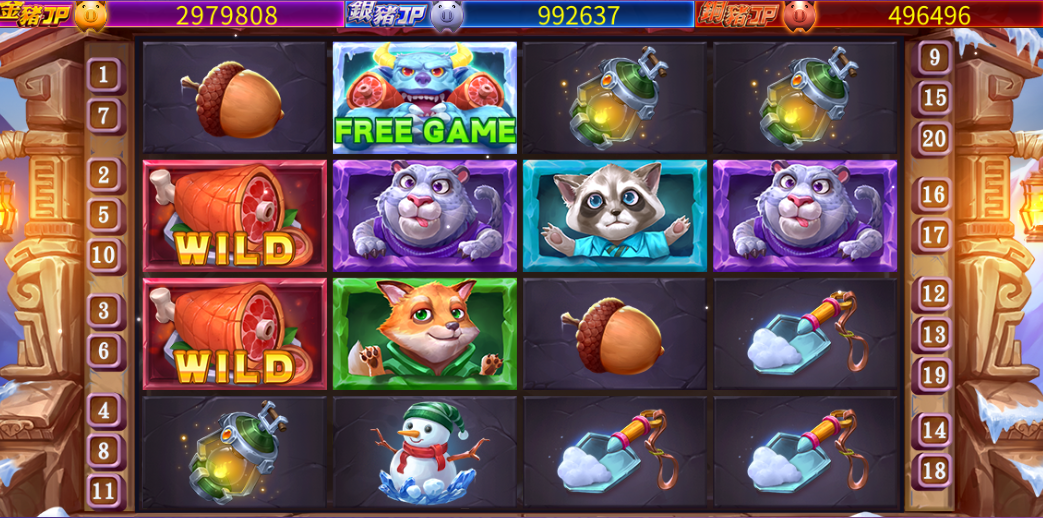This screenshot has height=518, width=1043.
Task: Select payline 17 indicator
Action: 933,235
